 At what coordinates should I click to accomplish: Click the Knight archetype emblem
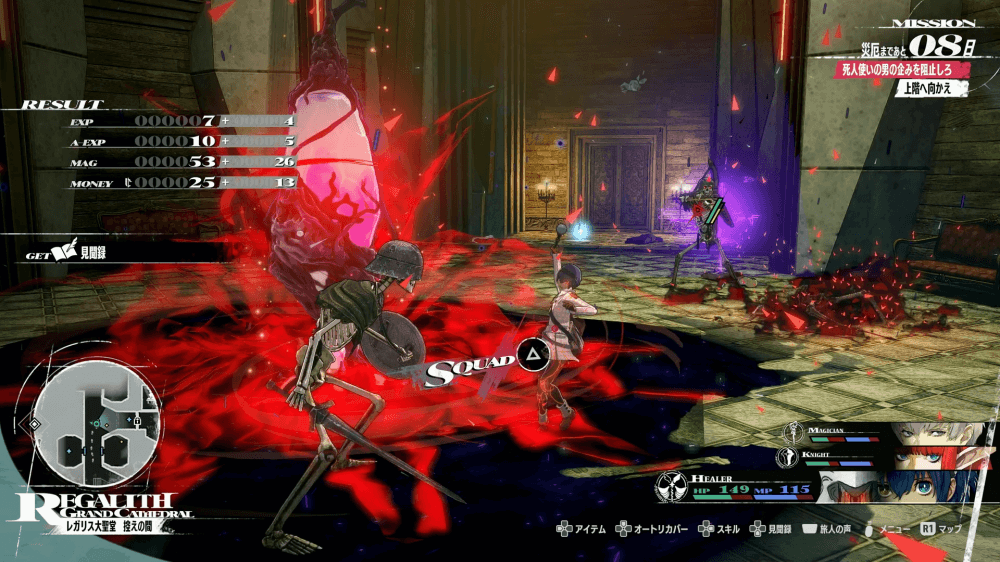pyautogui.click(x=789, y=457)
